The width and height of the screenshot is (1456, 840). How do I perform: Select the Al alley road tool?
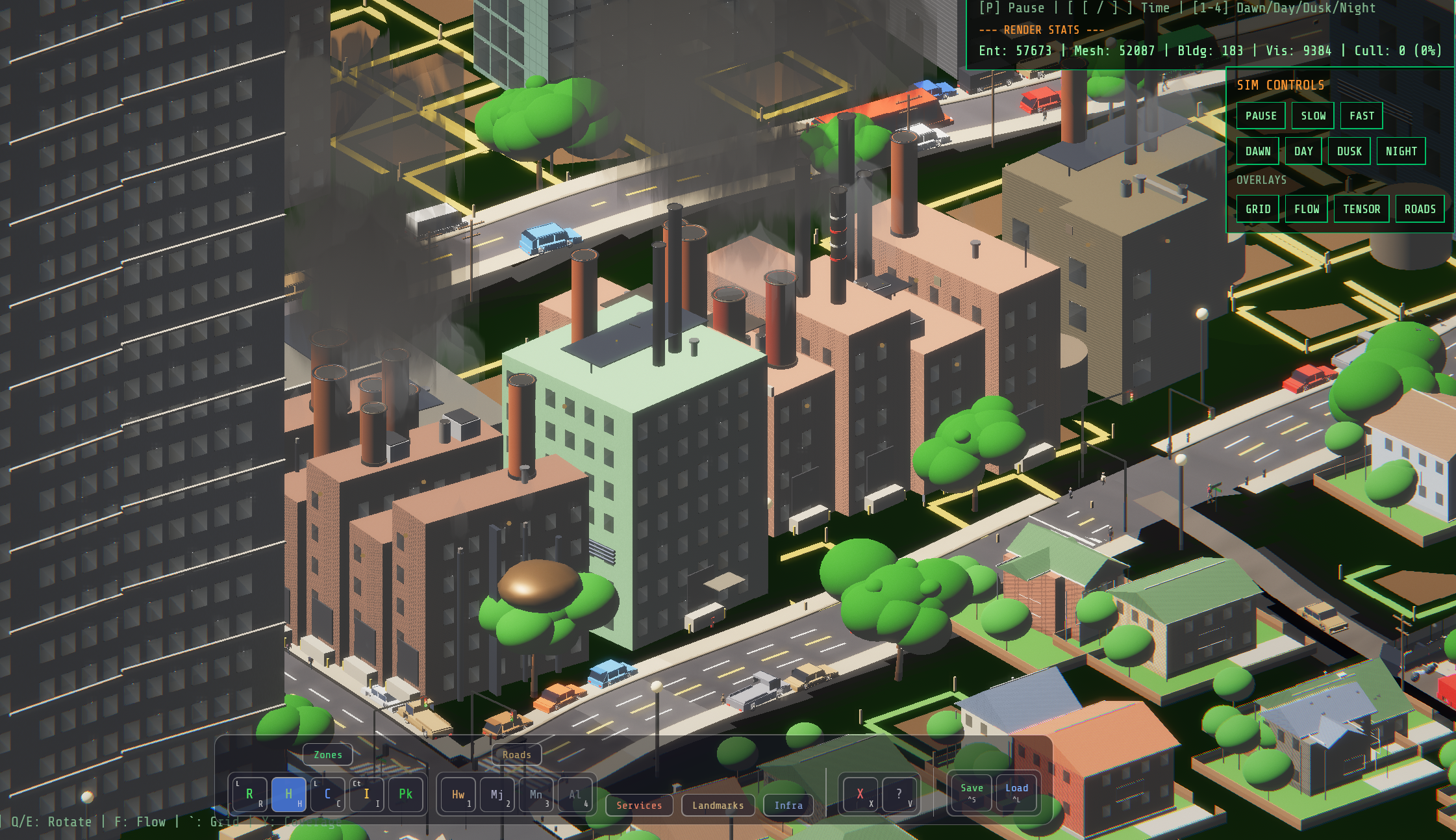coord(575,793)
